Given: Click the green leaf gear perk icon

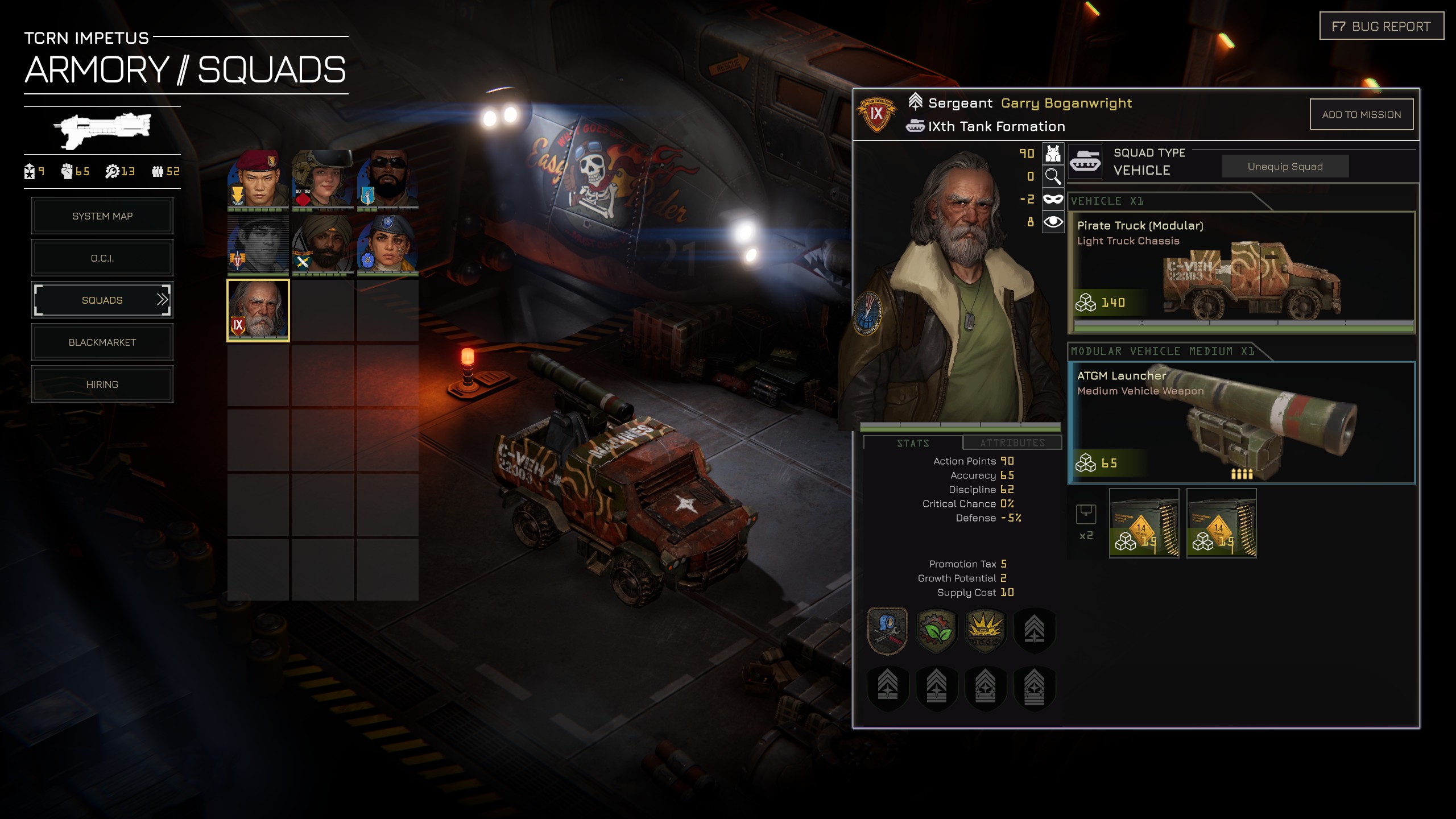Looking at the screenshot, I should pos(936,631).
